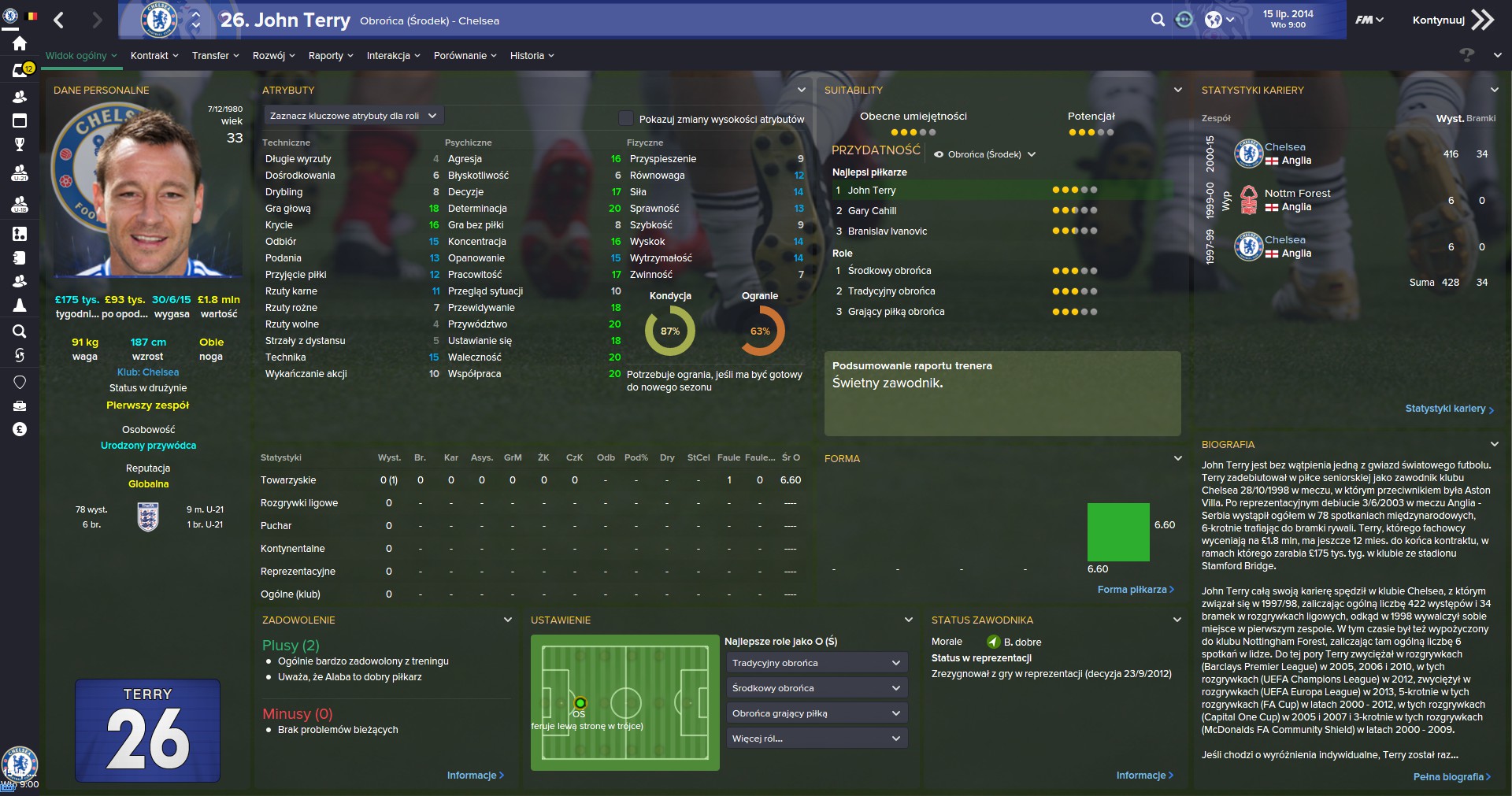Viewport: 1512px width, 796px height.
Task: Open the Raporty menu
Action: [x=331, y=56]
